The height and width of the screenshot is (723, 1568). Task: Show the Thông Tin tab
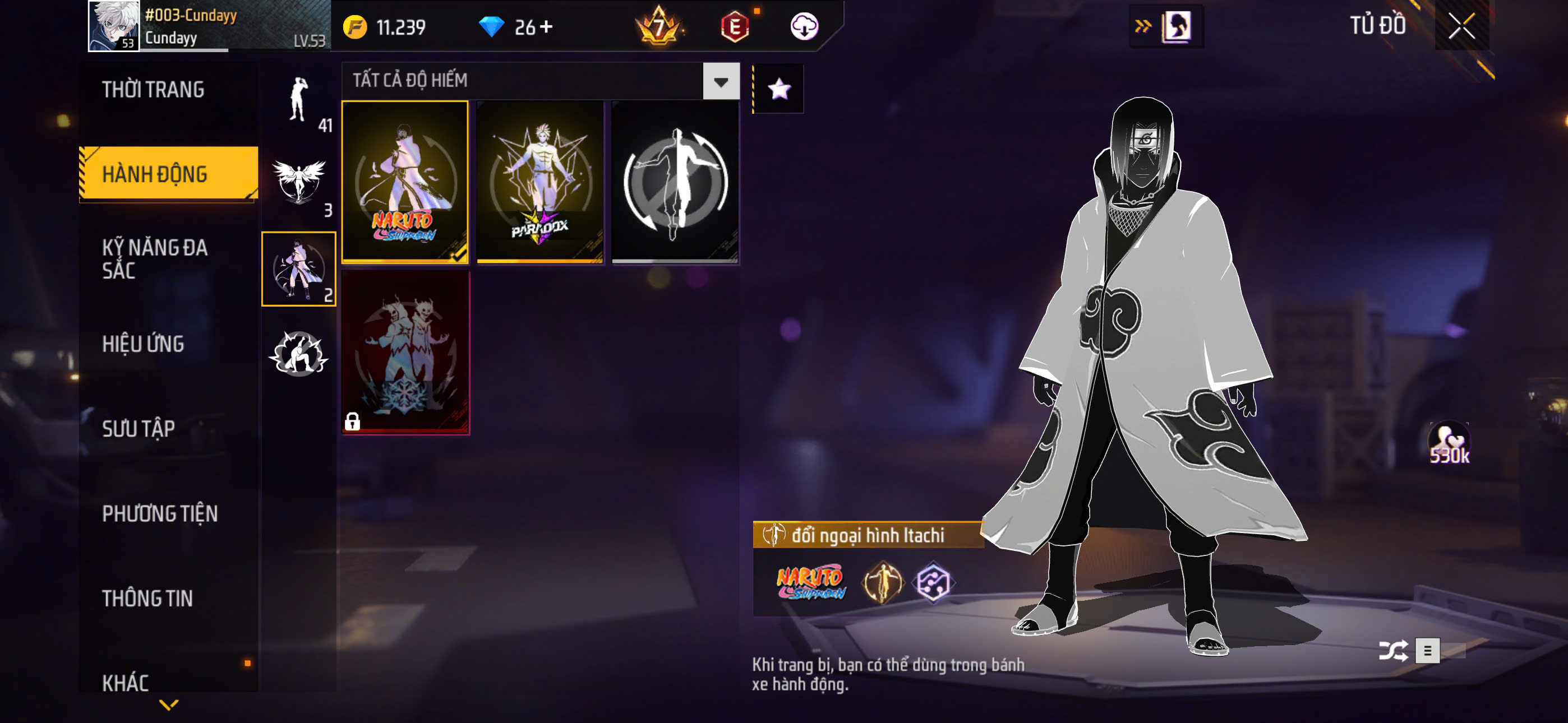coord(147,598)
